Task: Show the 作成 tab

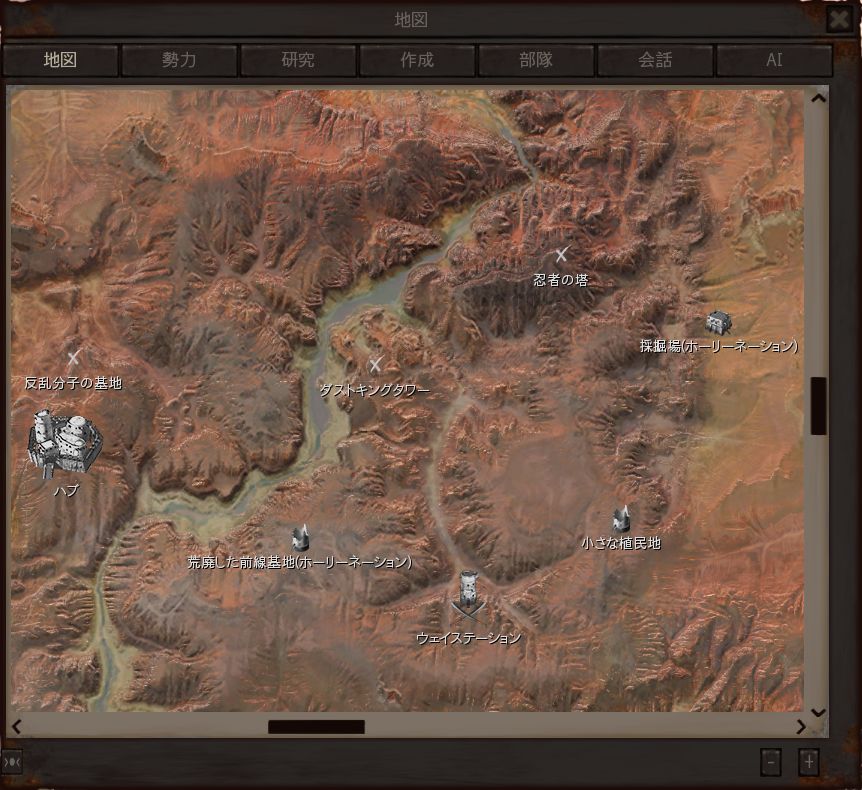Action: [x=417, y=60]
